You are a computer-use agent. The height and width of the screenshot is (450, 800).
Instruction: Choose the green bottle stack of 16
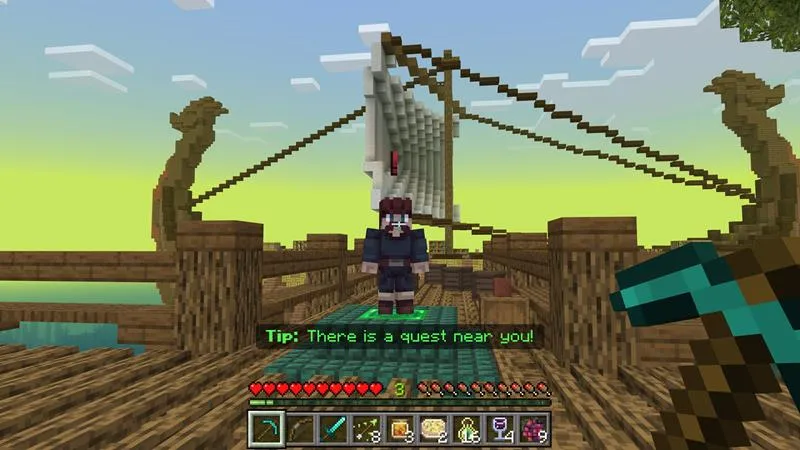[468, 429]
